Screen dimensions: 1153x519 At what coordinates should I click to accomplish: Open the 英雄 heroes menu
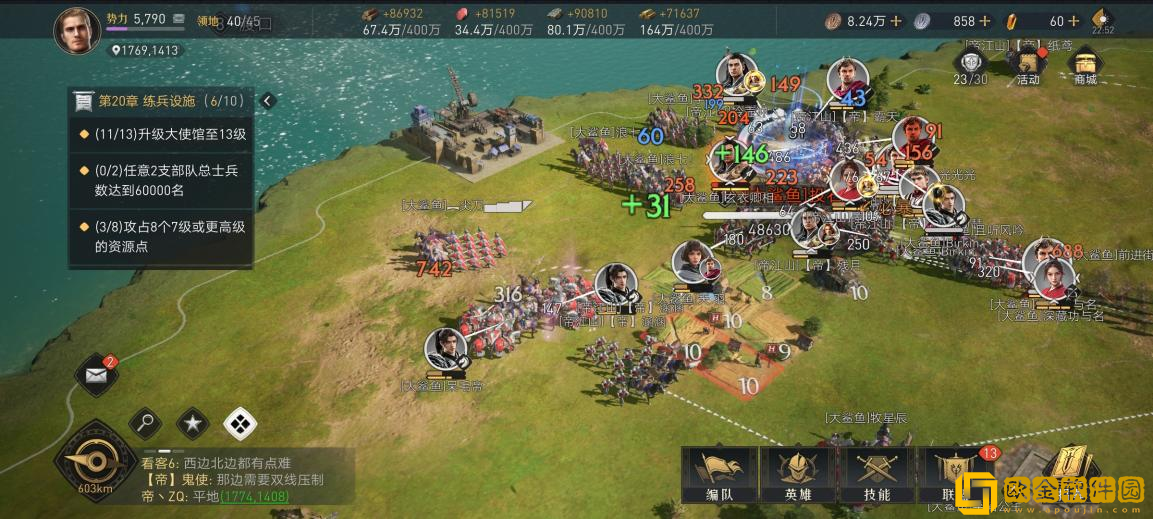coord(798,473)
